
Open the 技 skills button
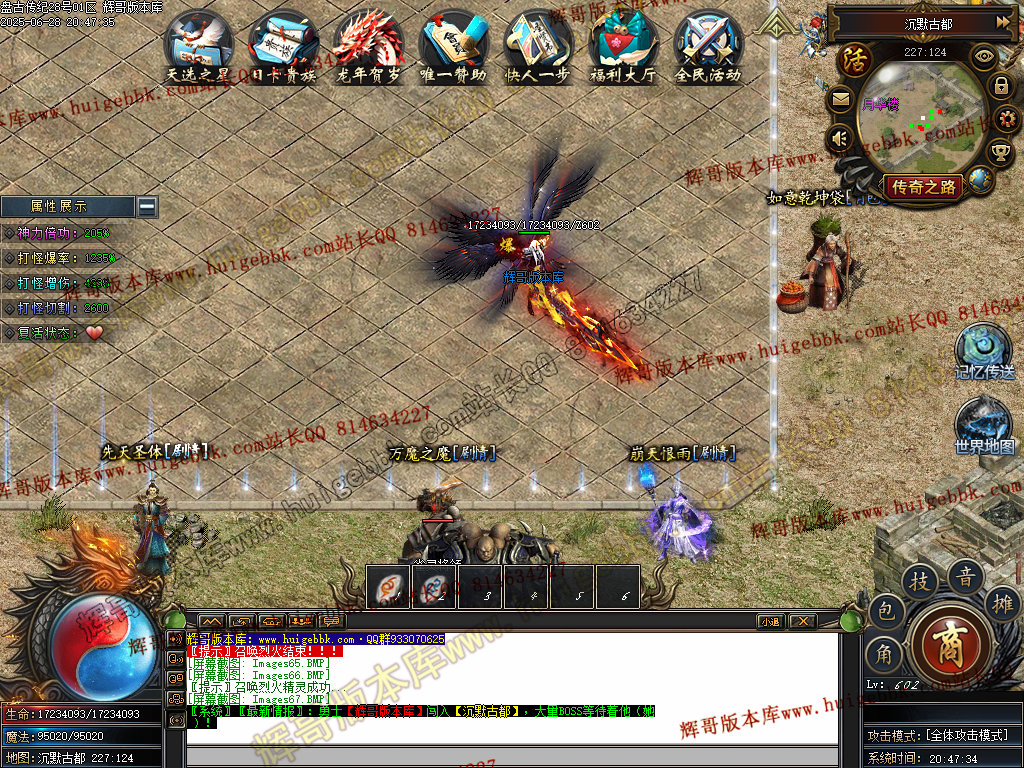pos(920,580)
